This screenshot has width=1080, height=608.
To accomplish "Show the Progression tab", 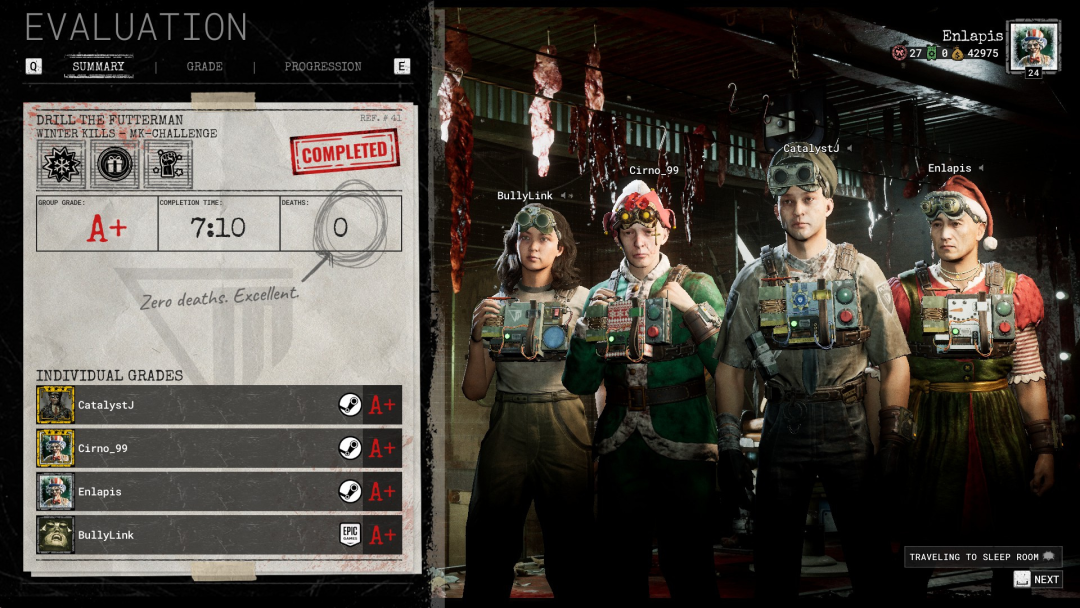I will [322, 67].
